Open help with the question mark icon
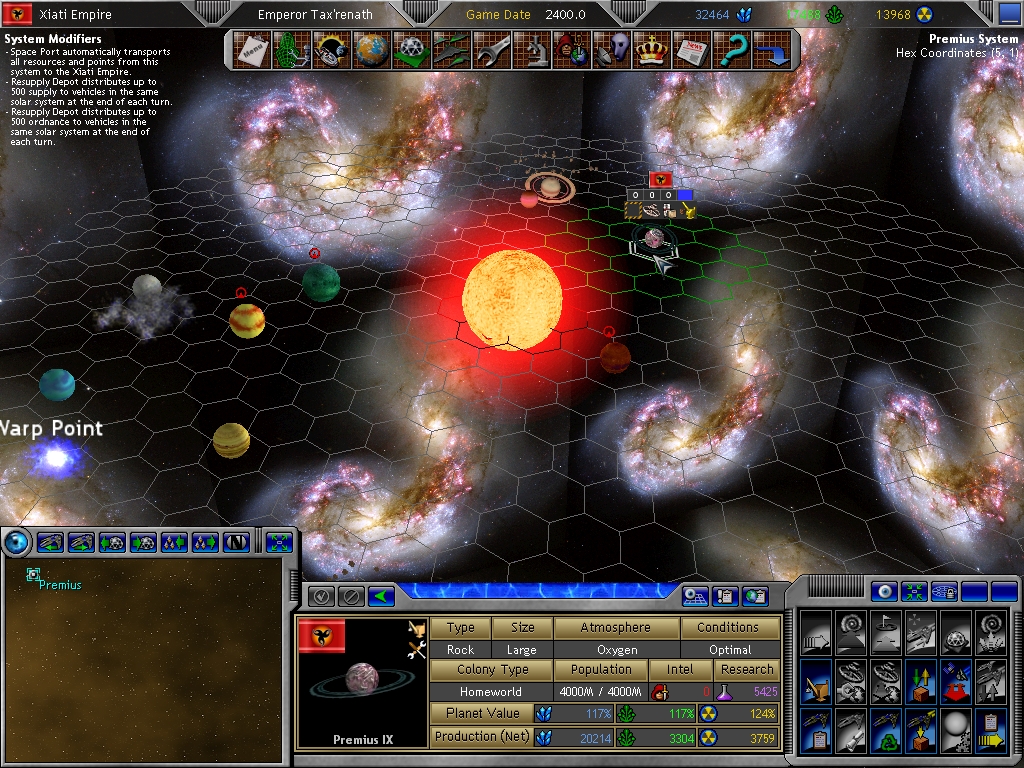The width and height of the screenshot is (1024, 768). [733, 49]
